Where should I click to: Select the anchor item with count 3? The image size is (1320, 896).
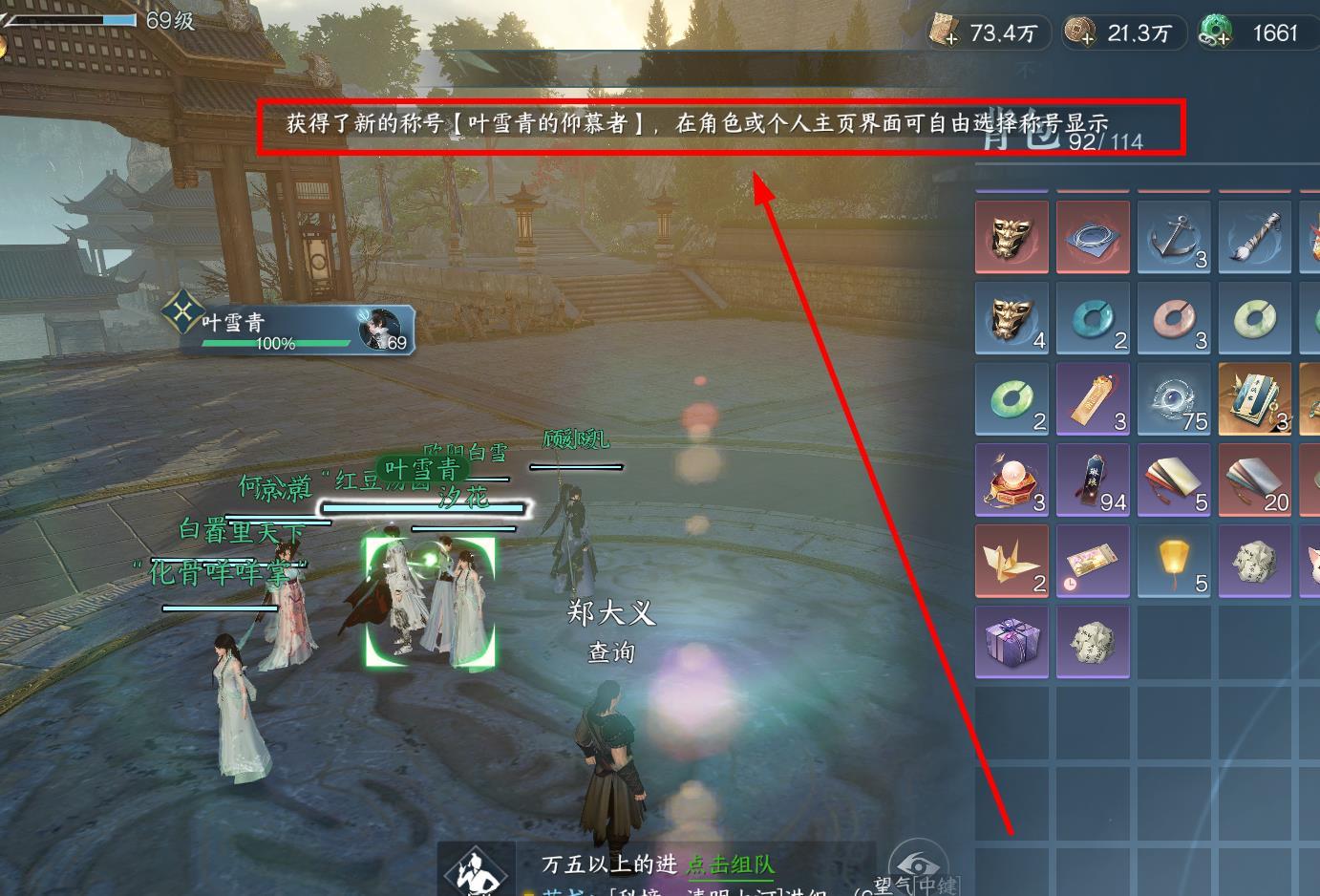[1174, 236]
